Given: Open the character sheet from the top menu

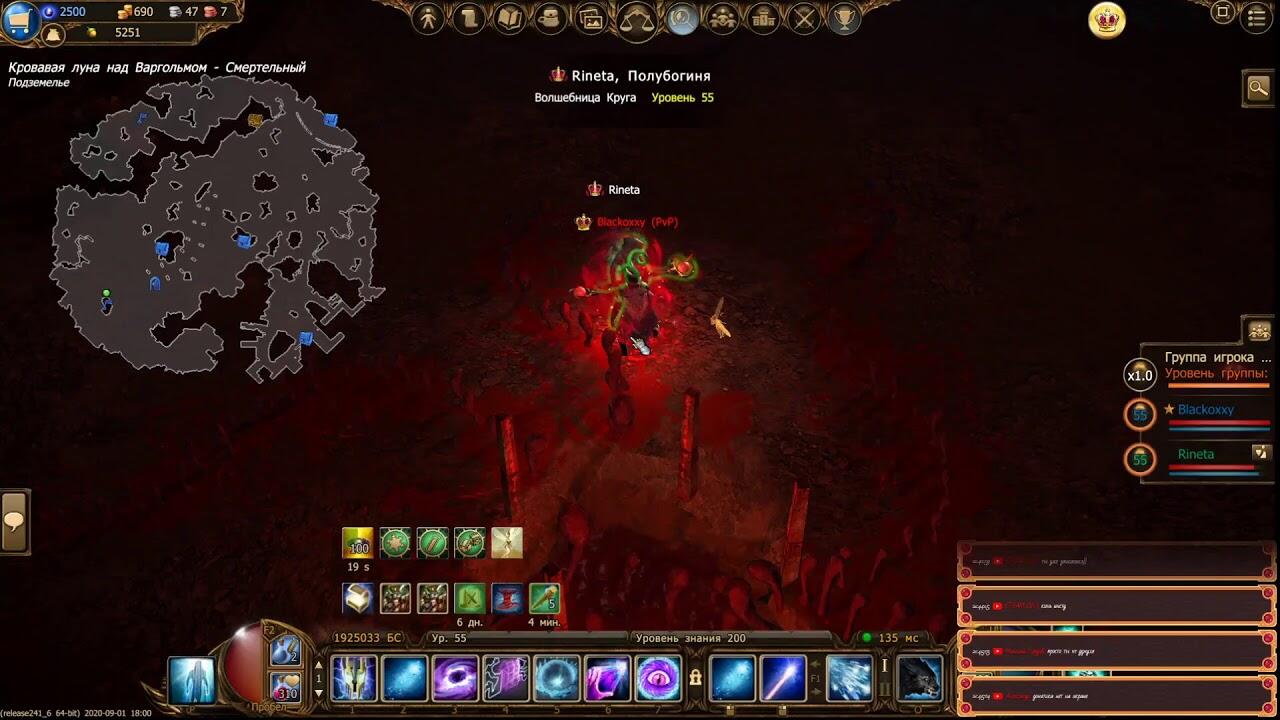Looking at the screenshot, I should click(428, 19).
